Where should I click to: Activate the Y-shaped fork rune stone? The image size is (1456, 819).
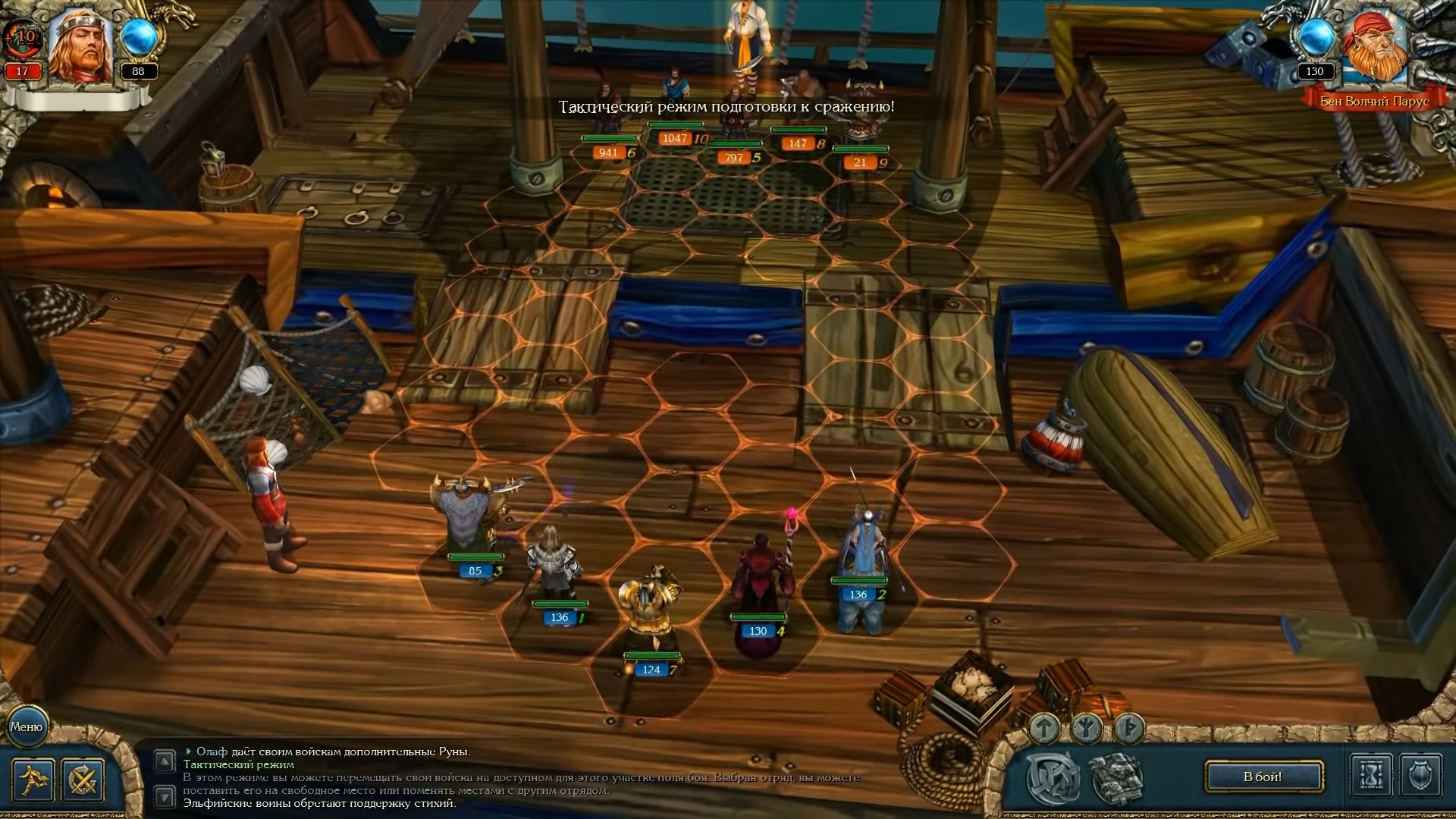1087,729
